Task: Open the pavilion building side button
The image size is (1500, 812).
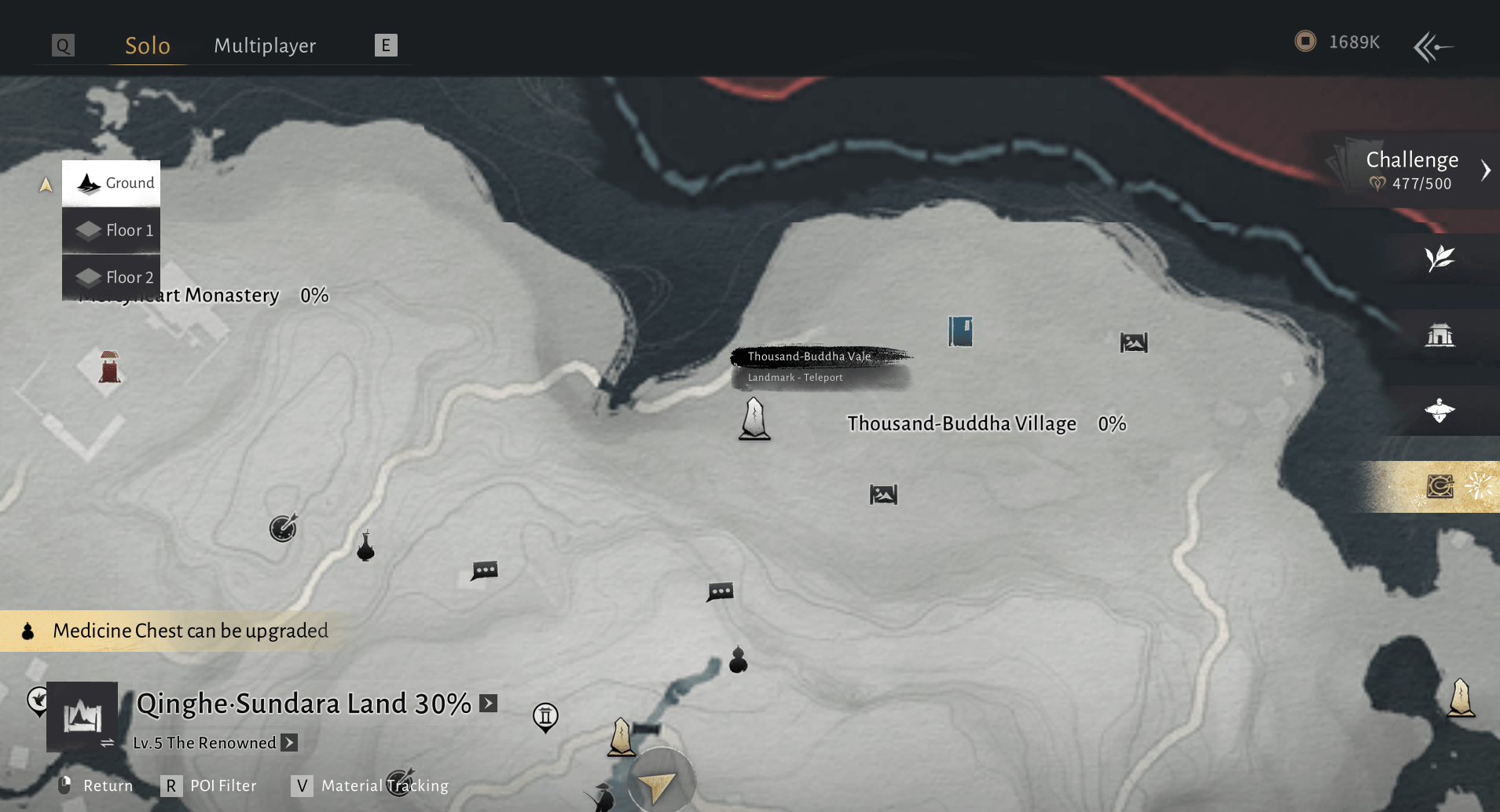Action: point(1439,335)
